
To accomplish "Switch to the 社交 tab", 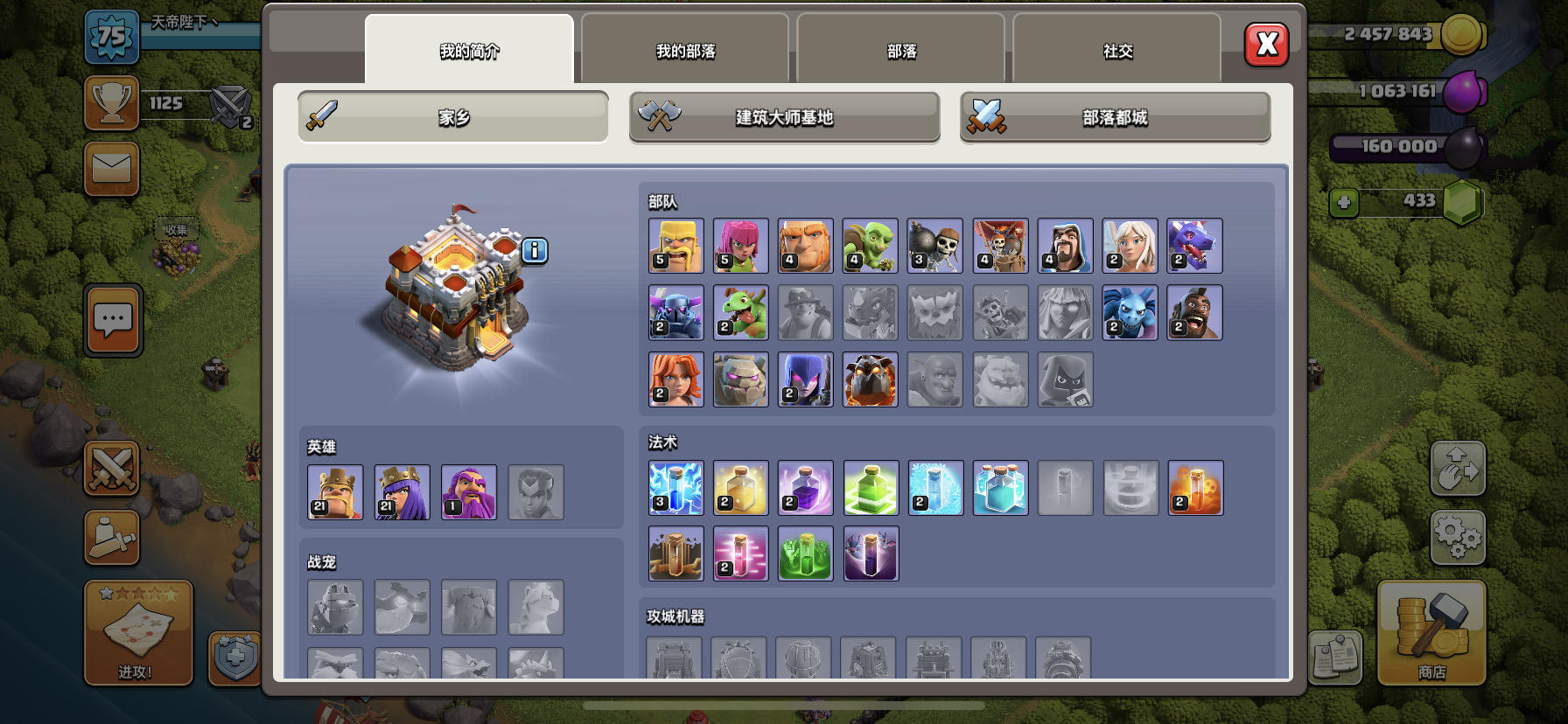I will (1118, 51).
